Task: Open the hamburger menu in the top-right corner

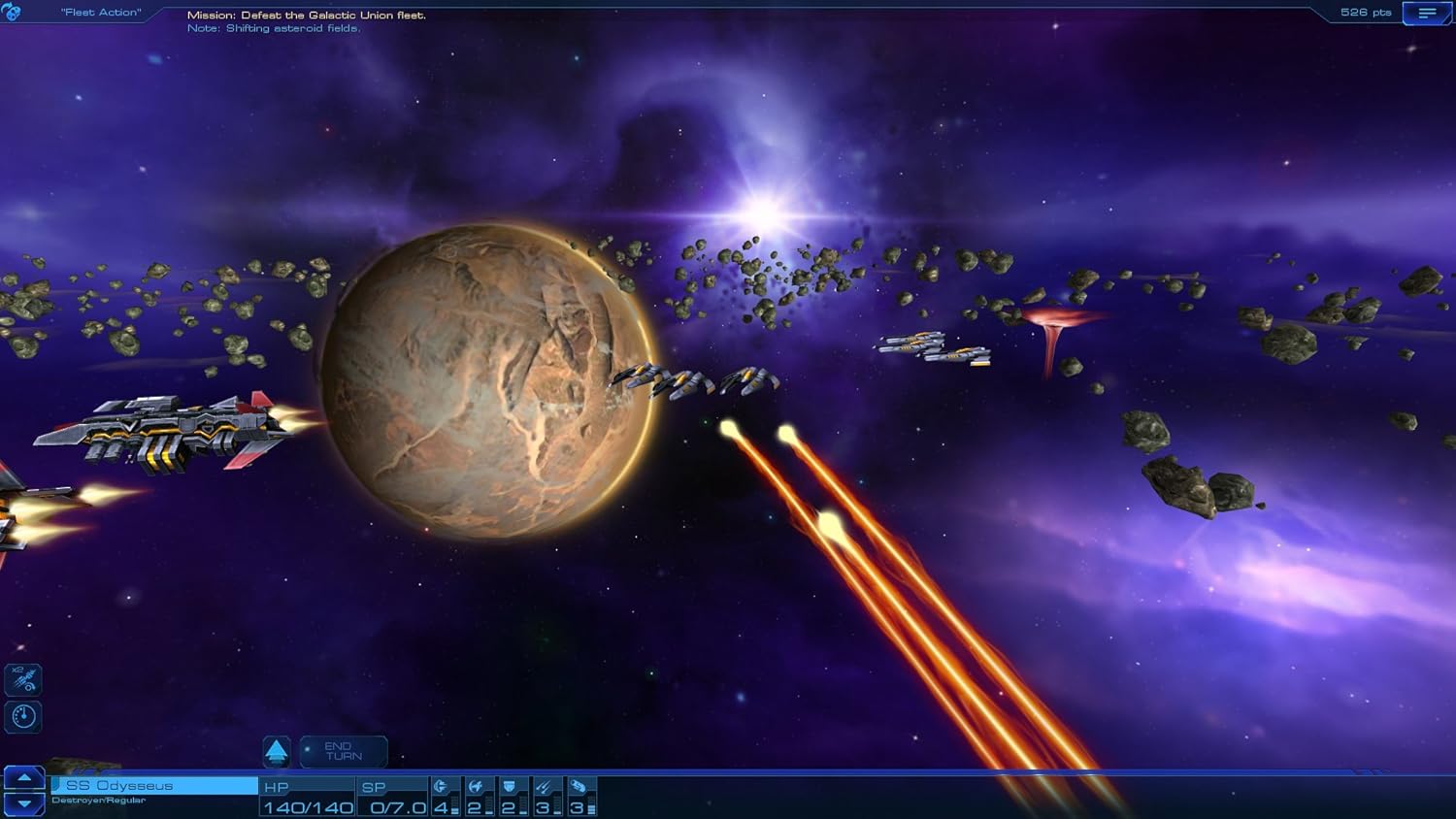Action: tap(1425, 13)
